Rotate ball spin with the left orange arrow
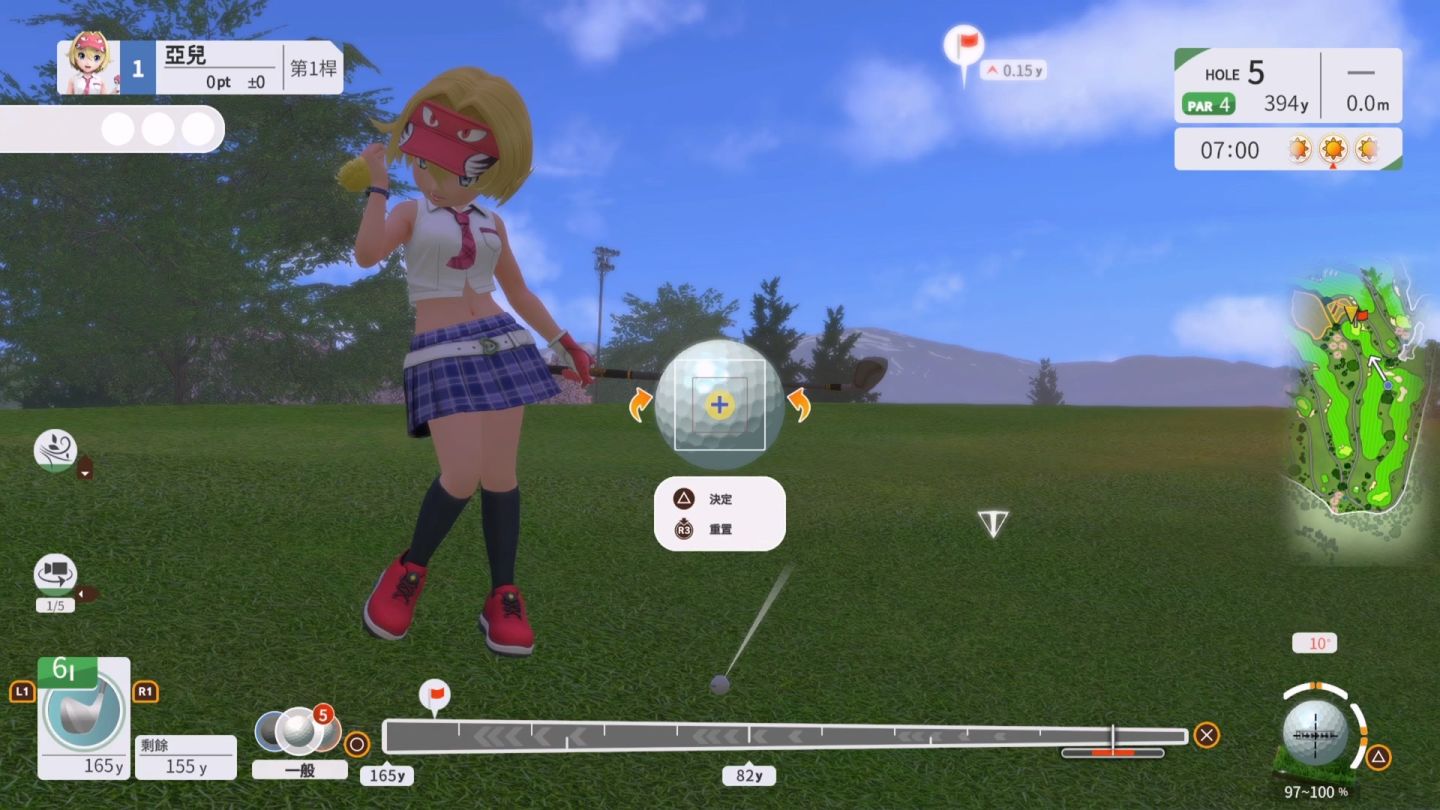Image resolution: width=1440 pixels, height=810 pixels. click(x=638, y=406)
